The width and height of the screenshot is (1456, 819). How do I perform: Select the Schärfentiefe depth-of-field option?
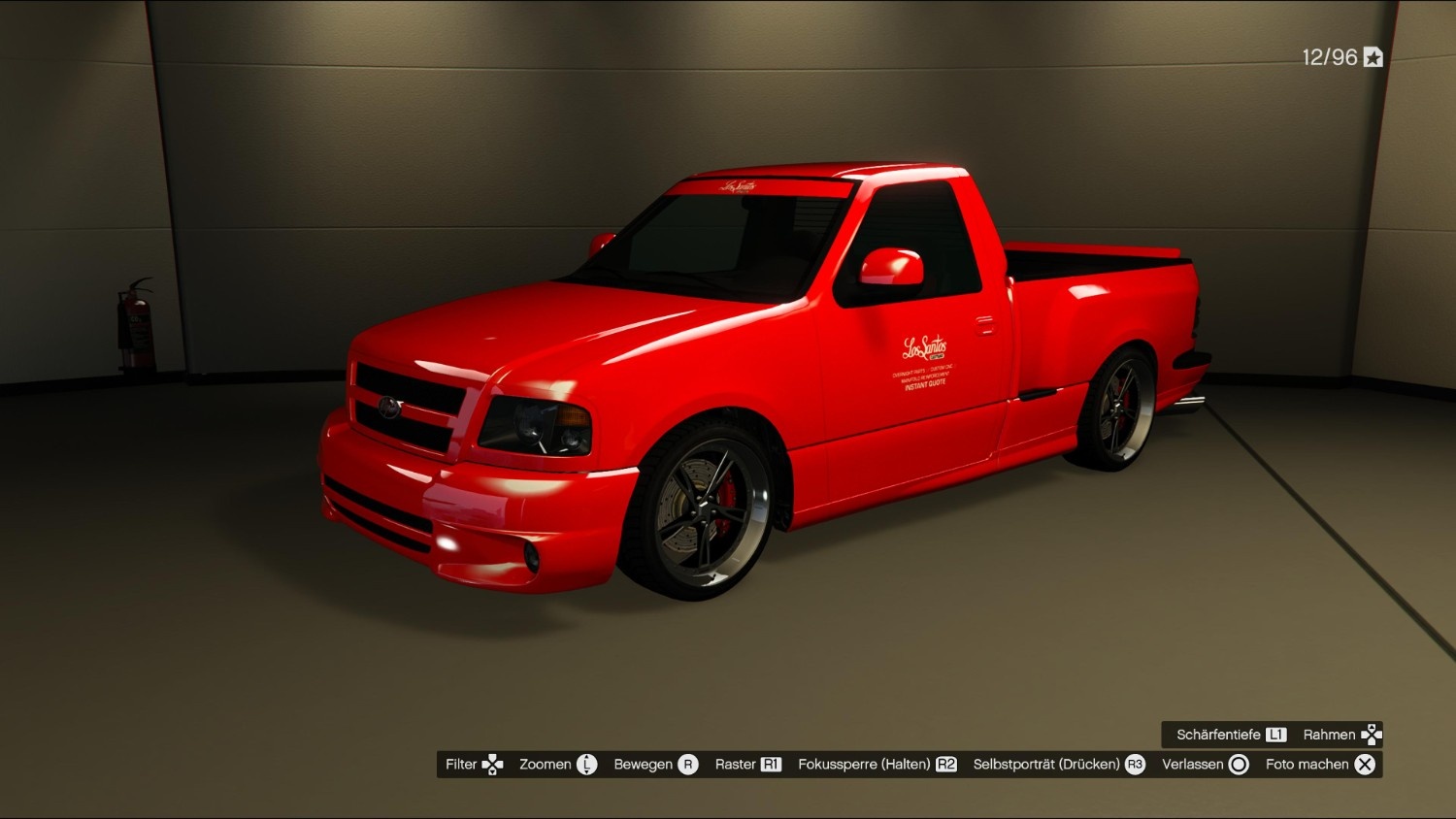(x=1231, y=735)
